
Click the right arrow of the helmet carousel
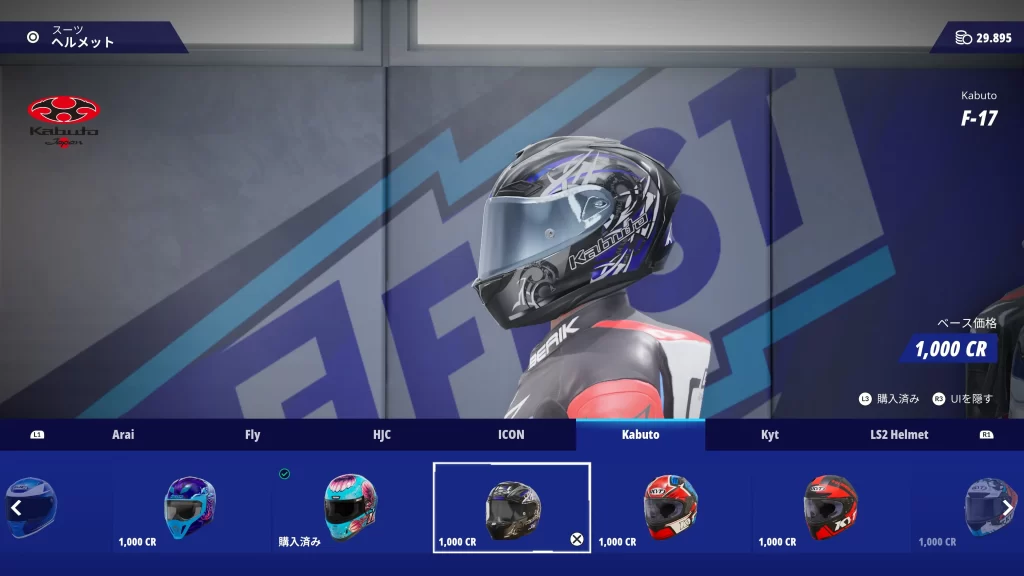pyautogui.click(x=1007, y=508)
